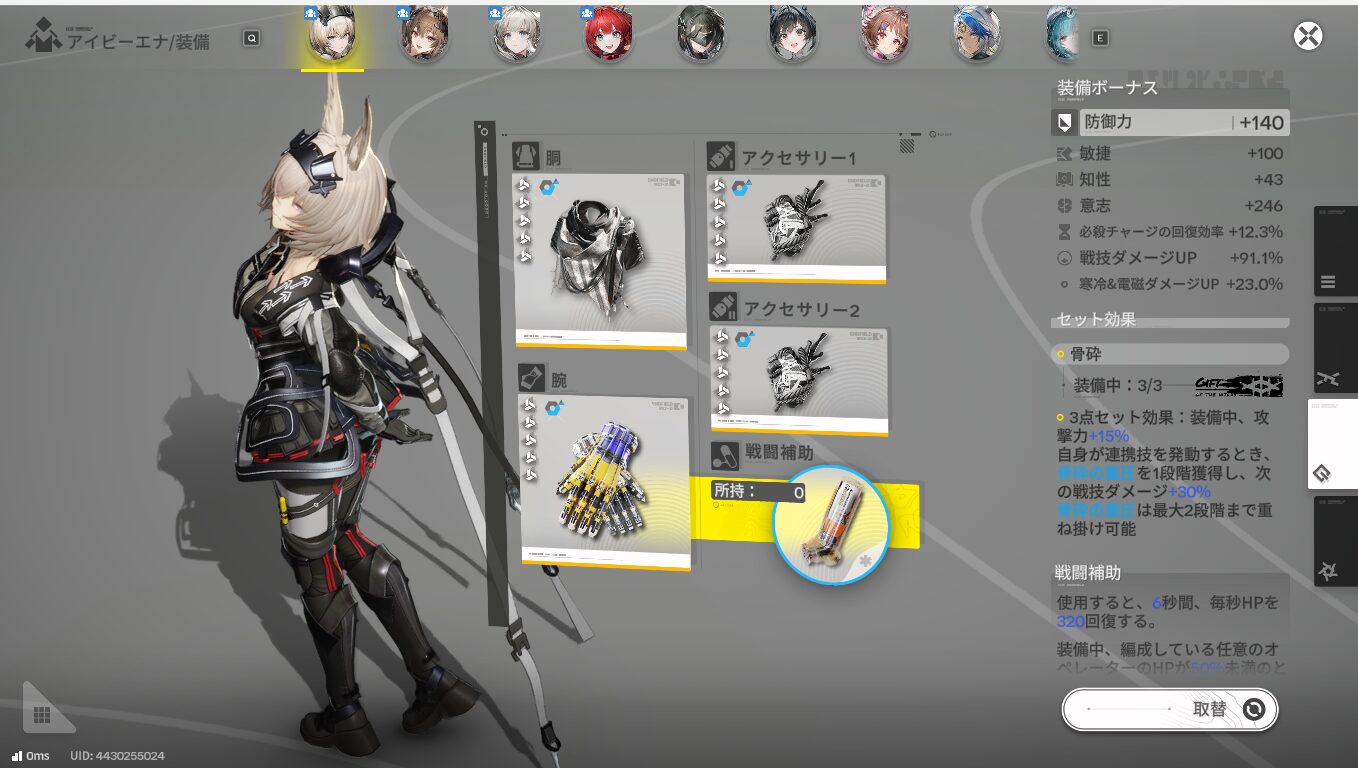Choose the black-haired character with hood portrait
The height and width of the screenshot is (768, 1358).
[x=792, y=34]
